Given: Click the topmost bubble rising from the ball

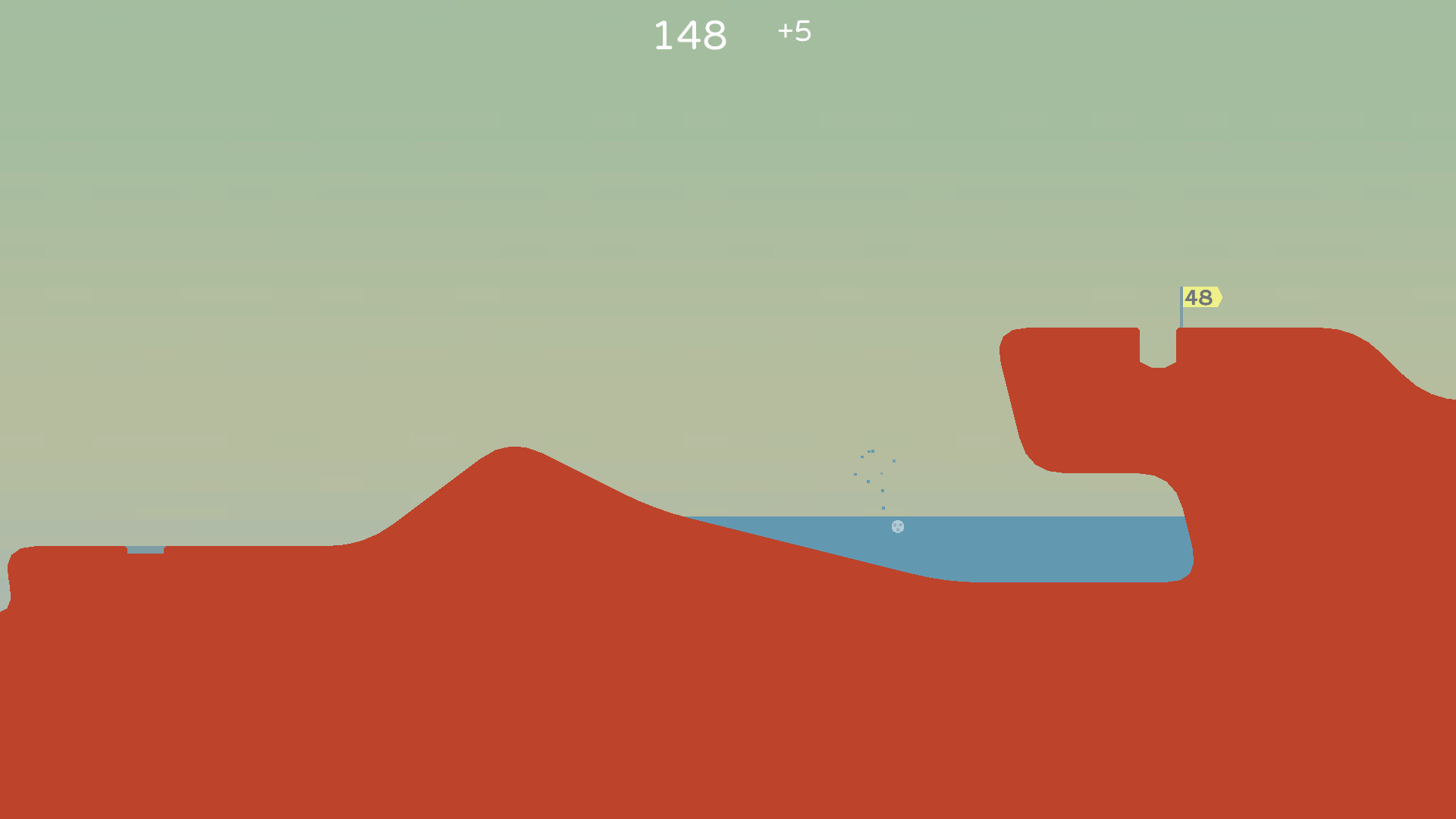Looking at the screenshot, I should click(x=872, y=451).
